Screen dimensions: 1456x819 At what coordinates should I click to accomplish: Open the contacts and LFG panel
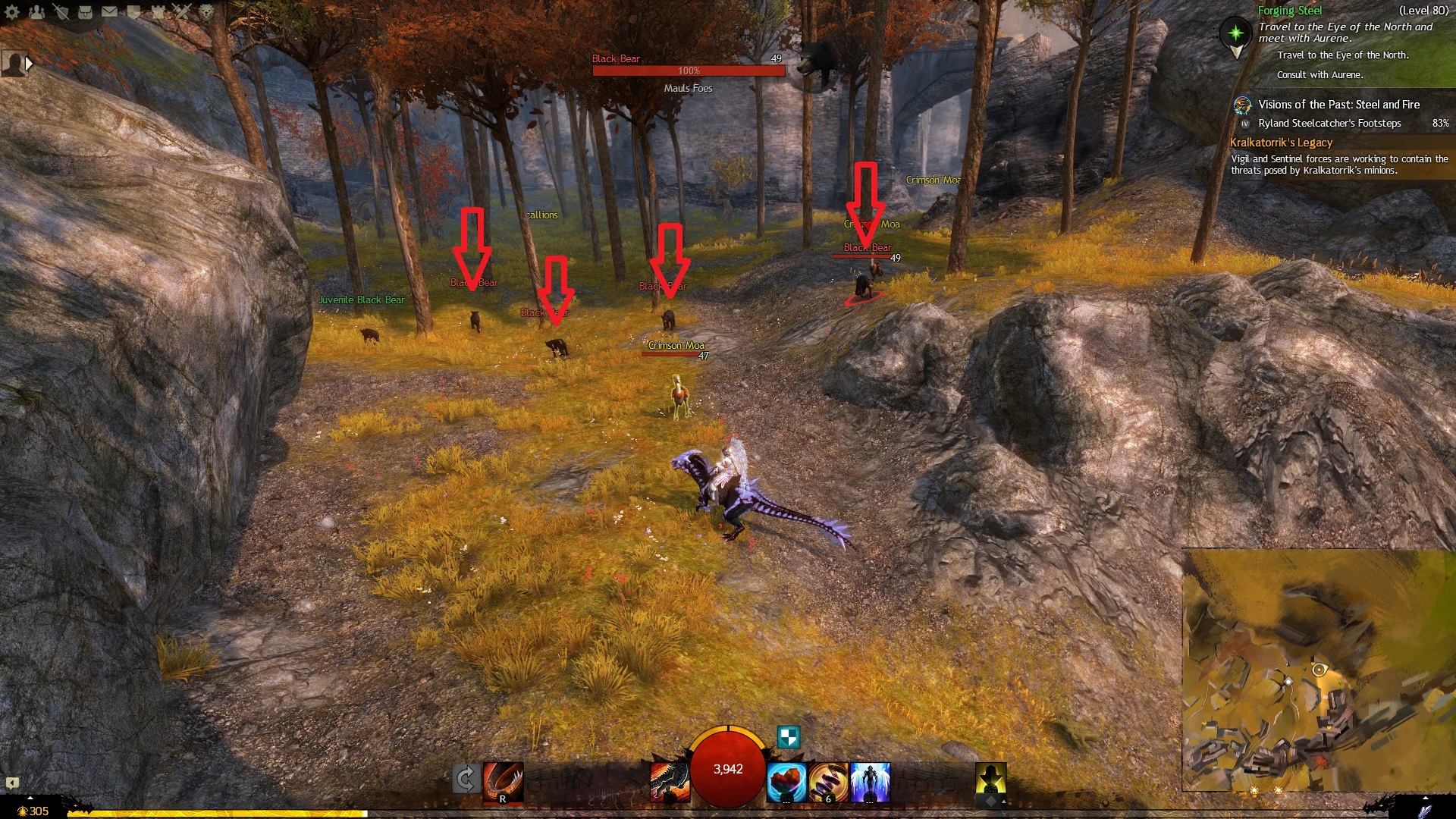pos(36,11)
